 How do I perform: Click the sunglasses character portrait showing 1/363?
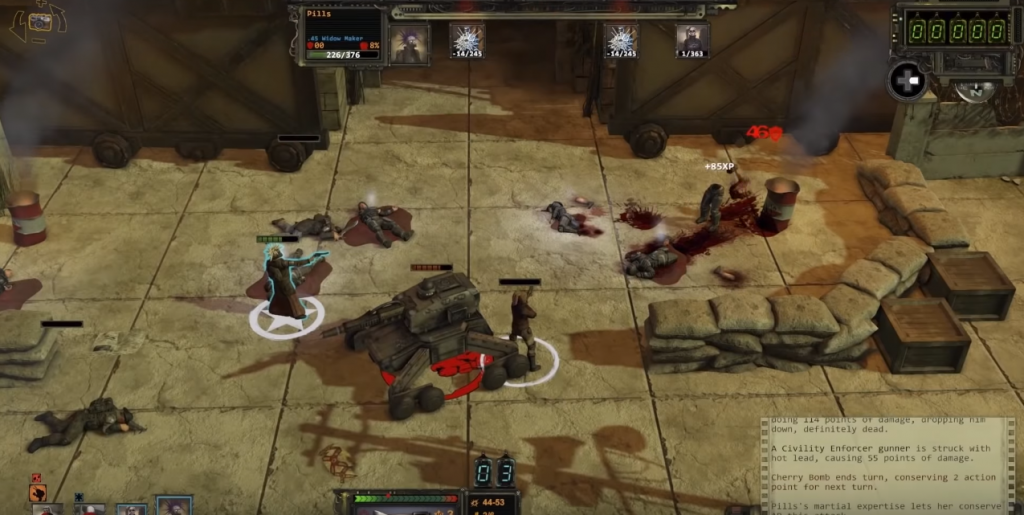(x=692, y=40)
